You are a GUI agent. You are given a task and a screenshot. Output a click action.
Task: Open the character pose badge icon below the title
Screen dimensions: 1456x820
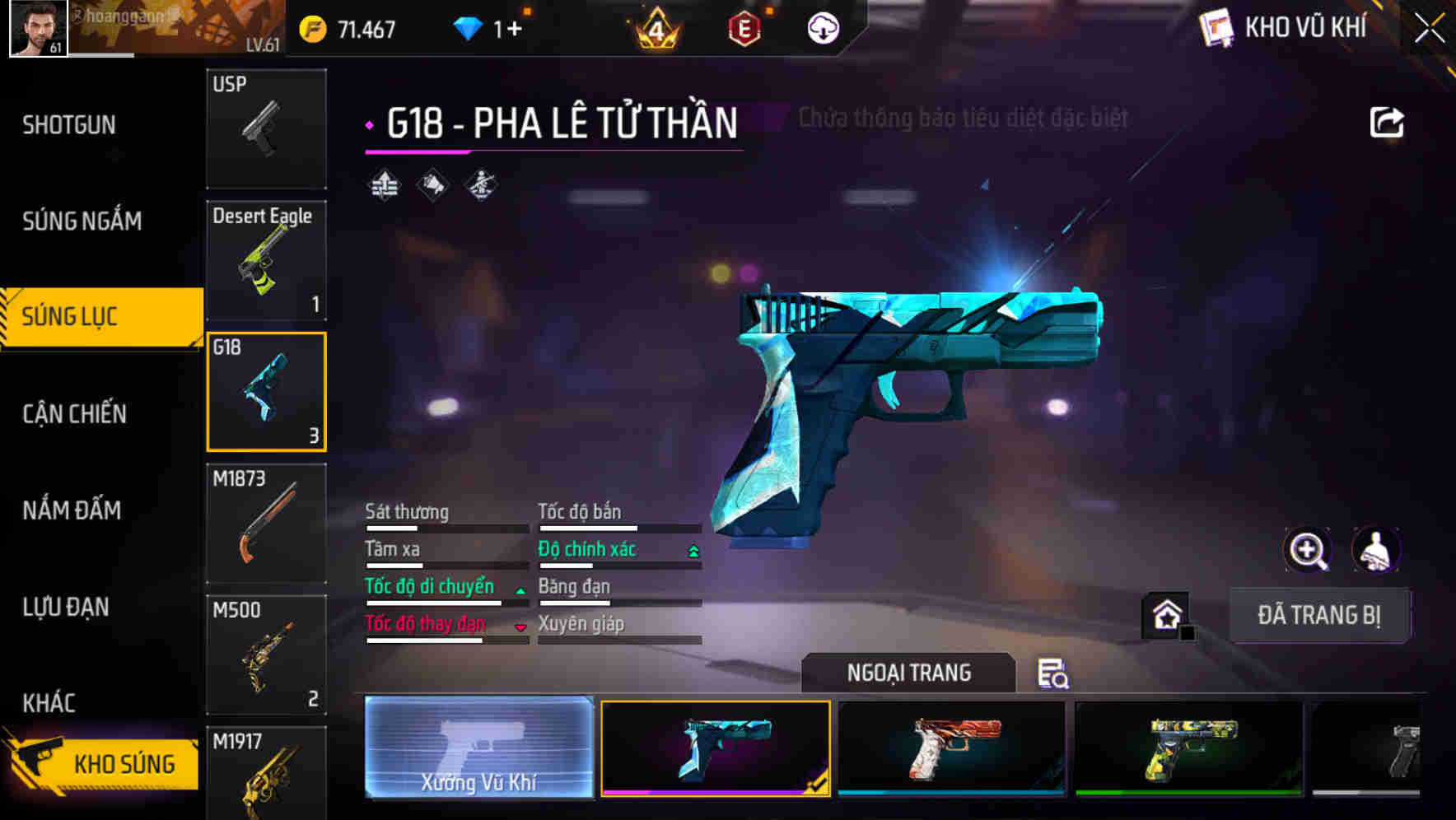[479, 185]
